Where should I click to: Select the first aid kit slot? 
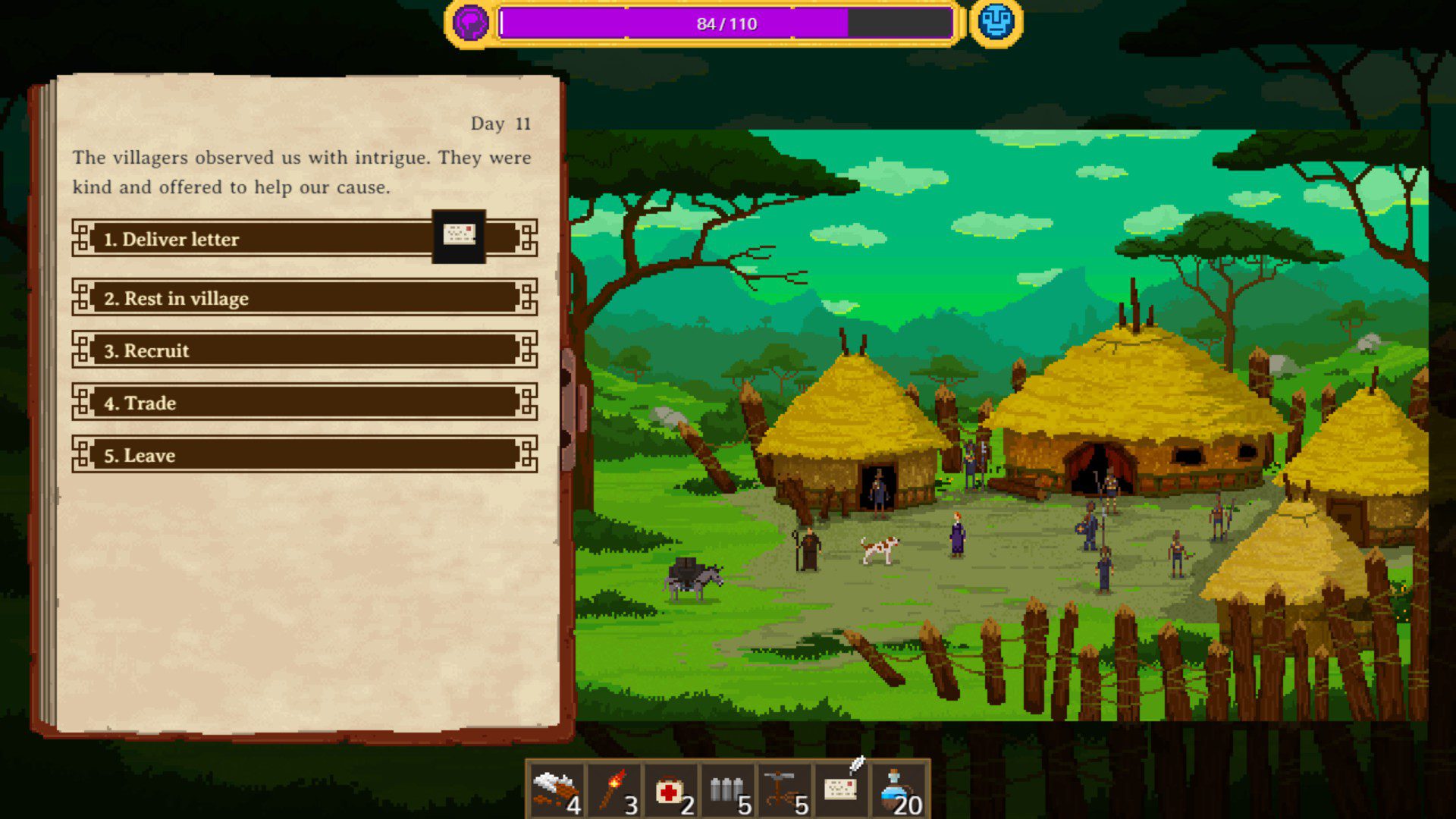[671, 792]
